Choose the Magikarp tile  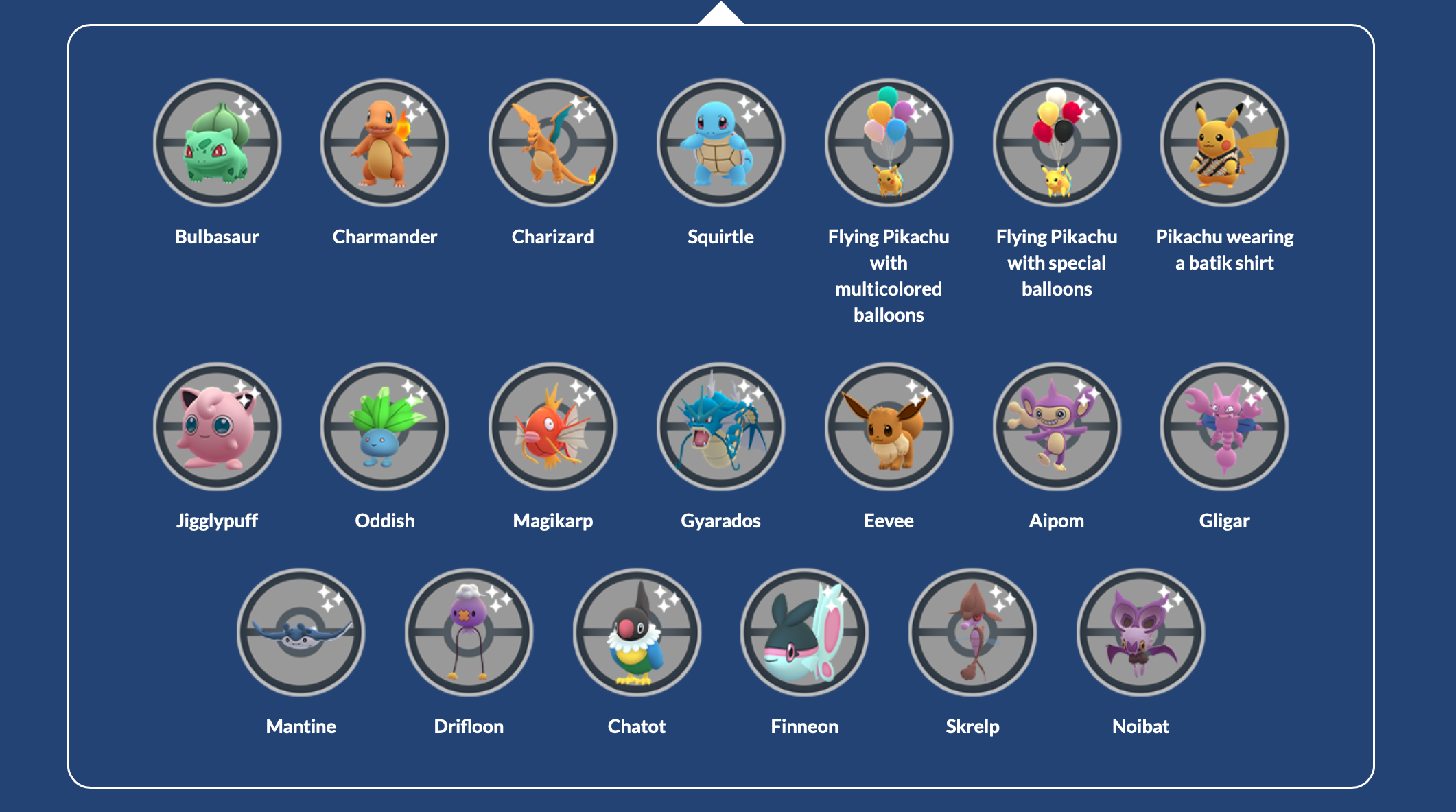pyautogui.click(x=552, y=427)
